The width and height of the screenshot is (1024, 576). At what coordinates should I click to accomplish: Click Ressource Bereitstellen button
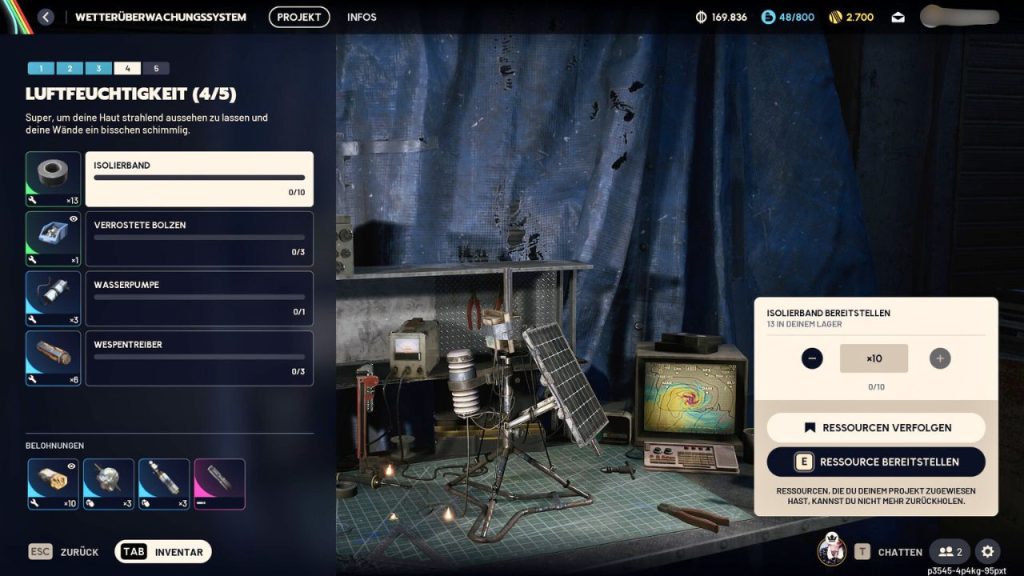(x=876, y=462)
